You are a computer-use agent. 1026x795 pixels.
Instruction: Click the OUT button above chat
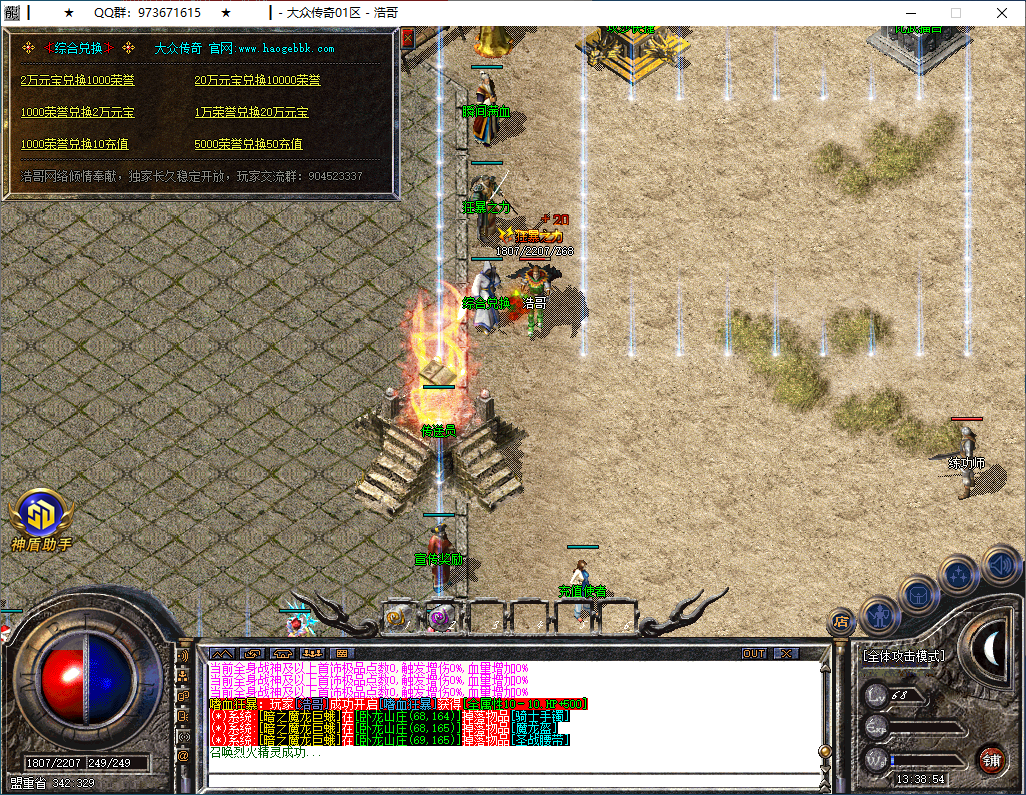coord(754,653)
